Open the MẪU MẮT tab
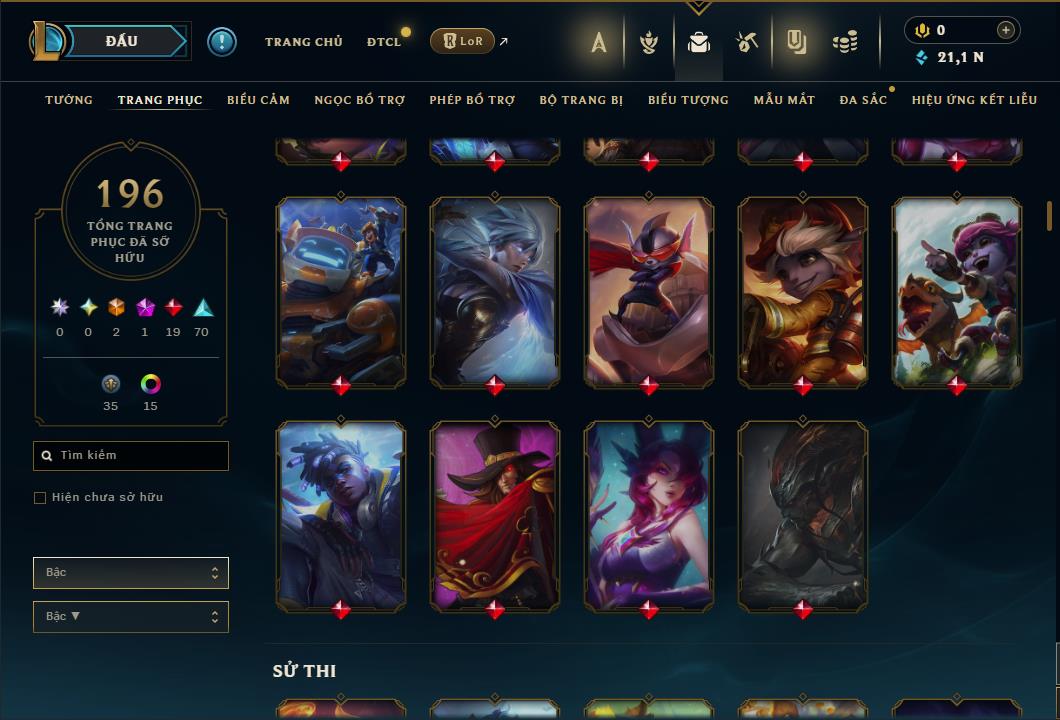1060x720 pixels. [784, 100]
